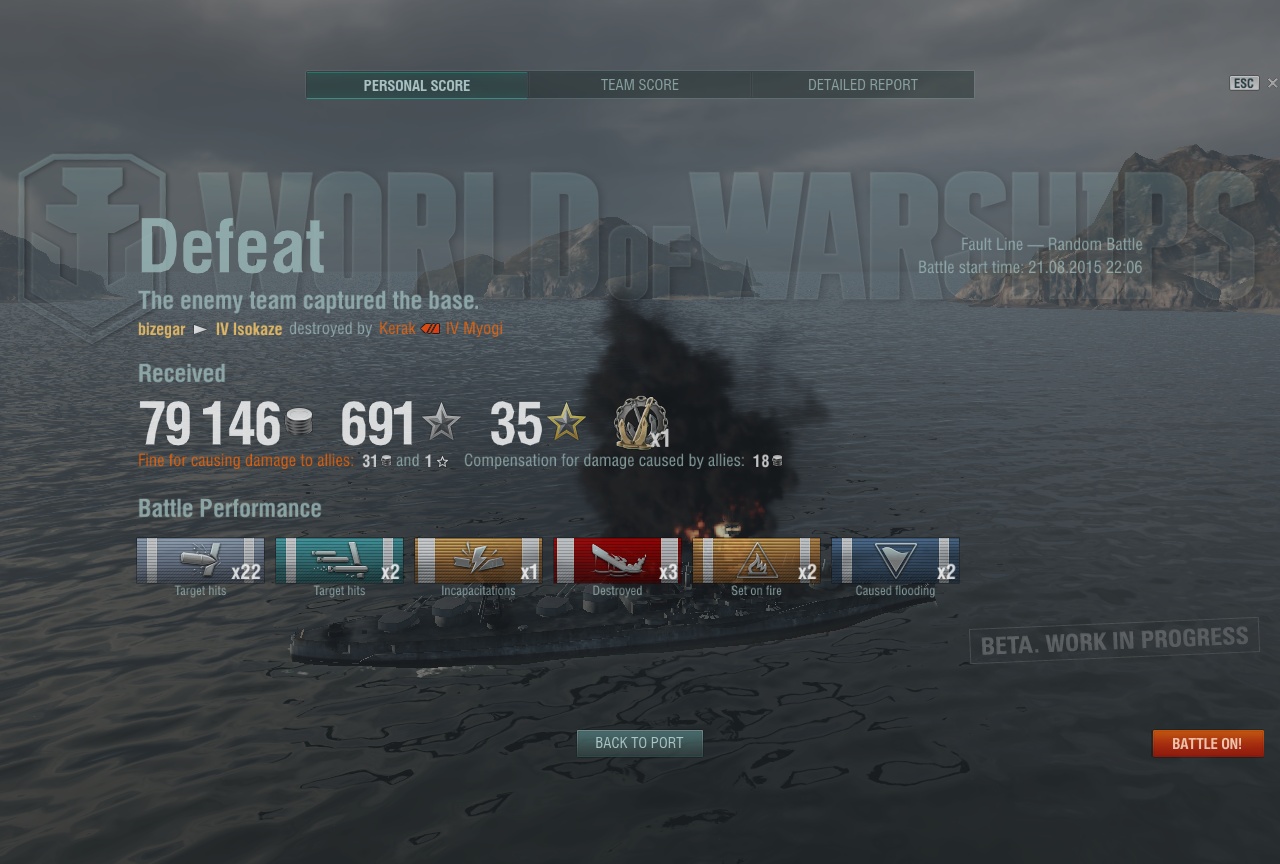The image size is (1280, 864).
Task: Choose the x22 Target hits ribbon
Action: pyautogui.click(x=200, y=560)
